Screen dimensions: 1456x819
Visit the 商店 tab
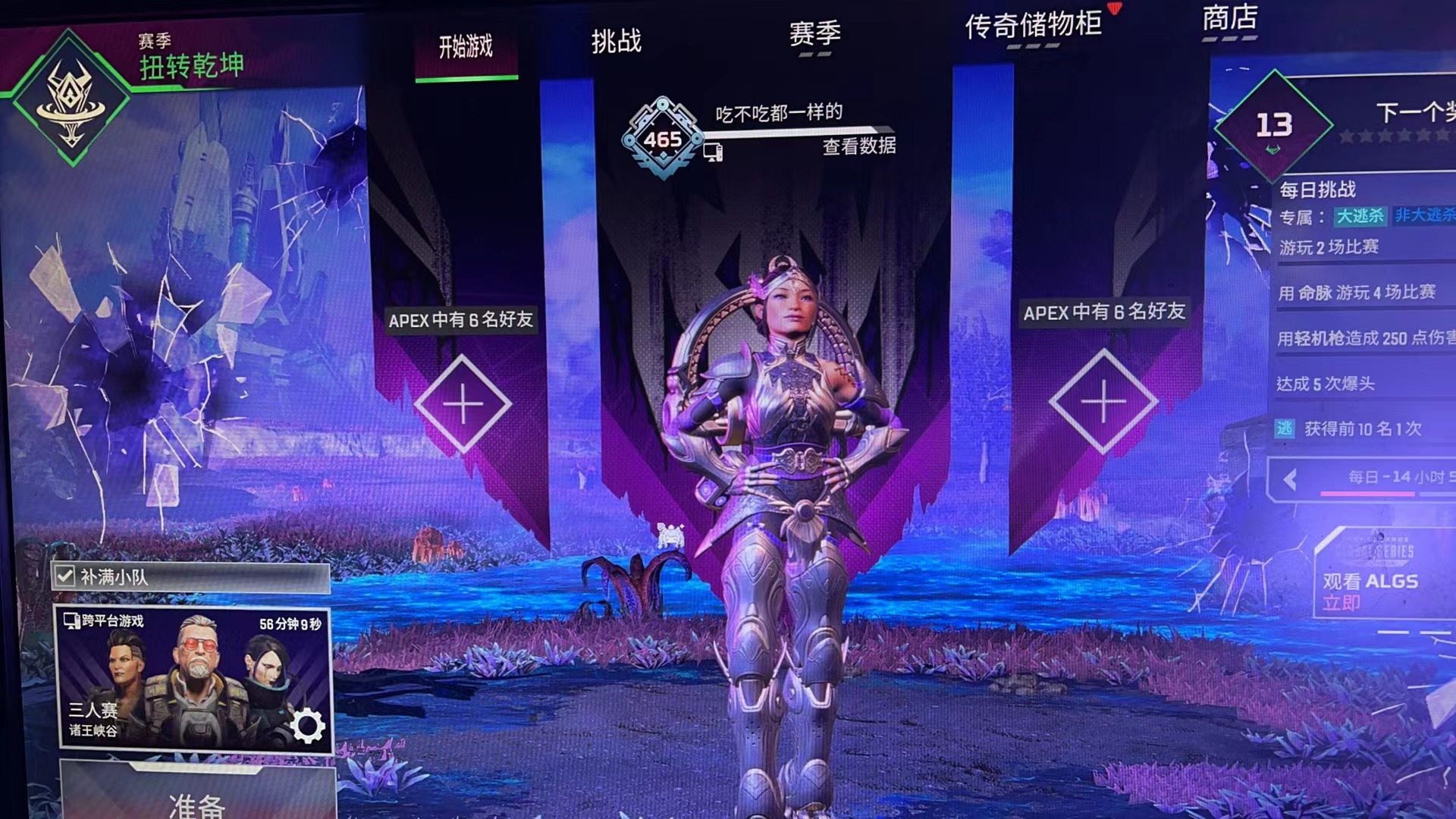[x=1229, y=18]
